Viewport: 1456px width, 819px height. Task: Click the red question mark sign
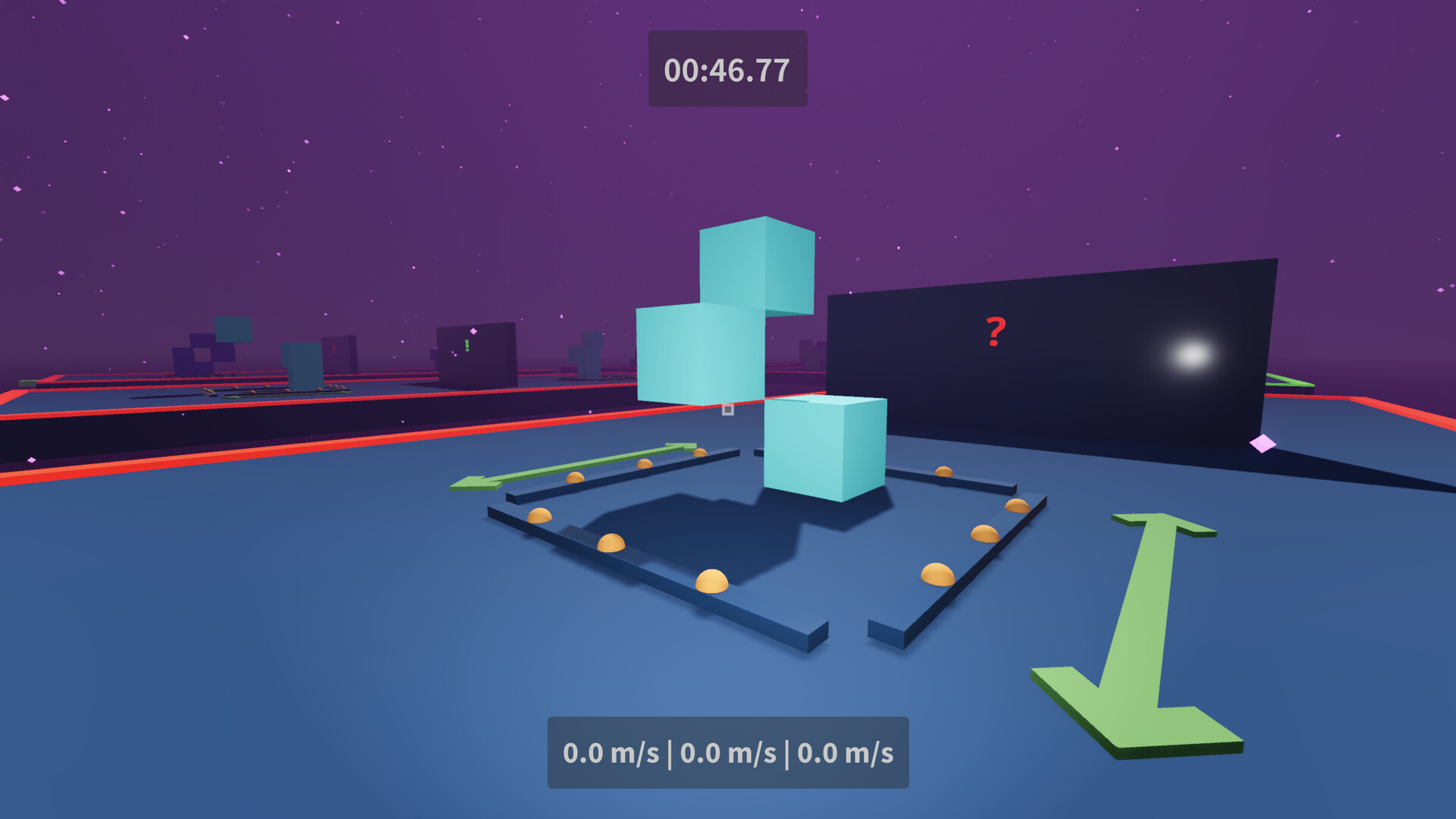994,331
